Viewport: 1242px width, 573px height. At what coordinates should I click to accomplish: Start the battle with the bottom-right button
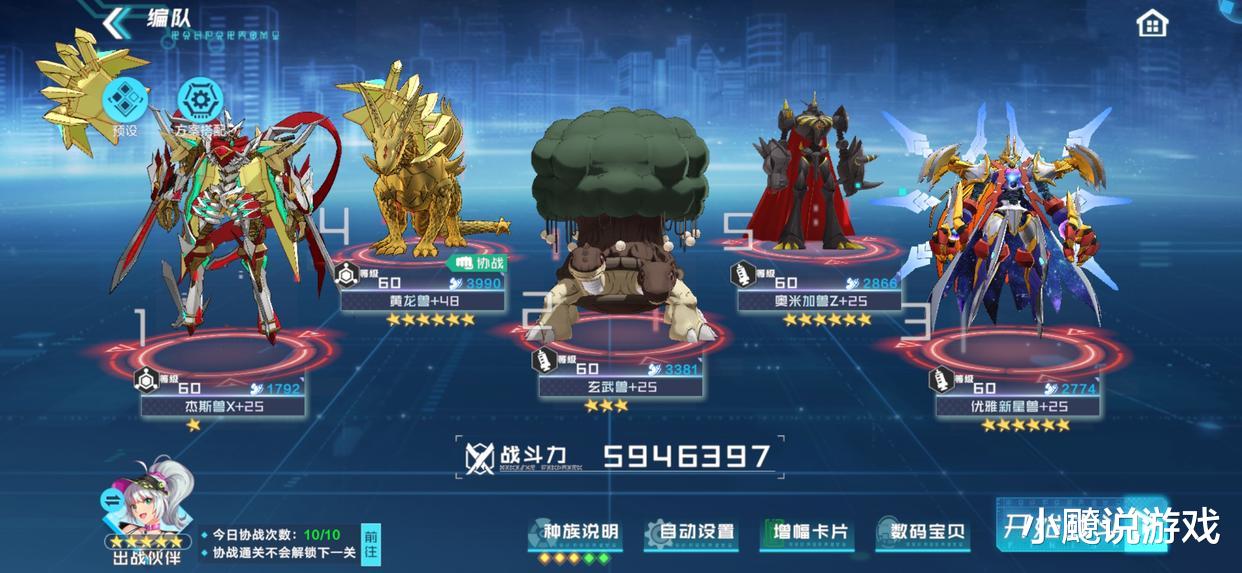tap(1080, 524)
